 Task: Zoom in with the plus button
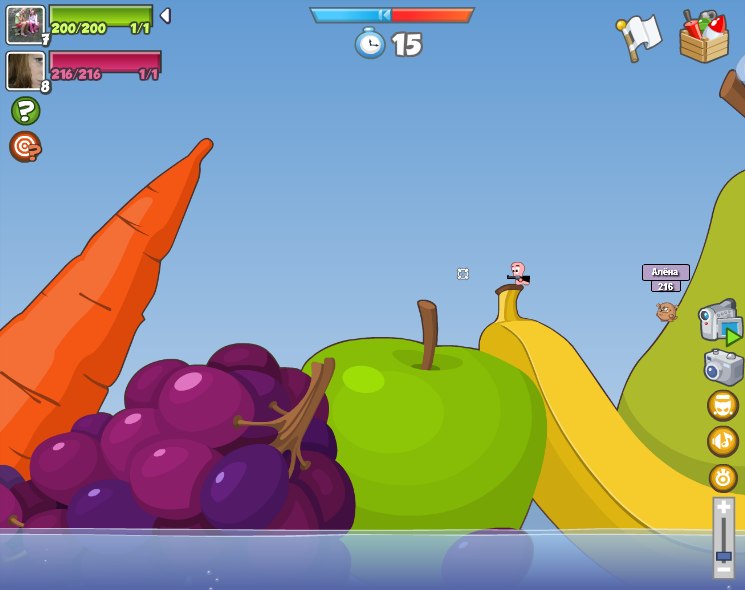[723, 508]
